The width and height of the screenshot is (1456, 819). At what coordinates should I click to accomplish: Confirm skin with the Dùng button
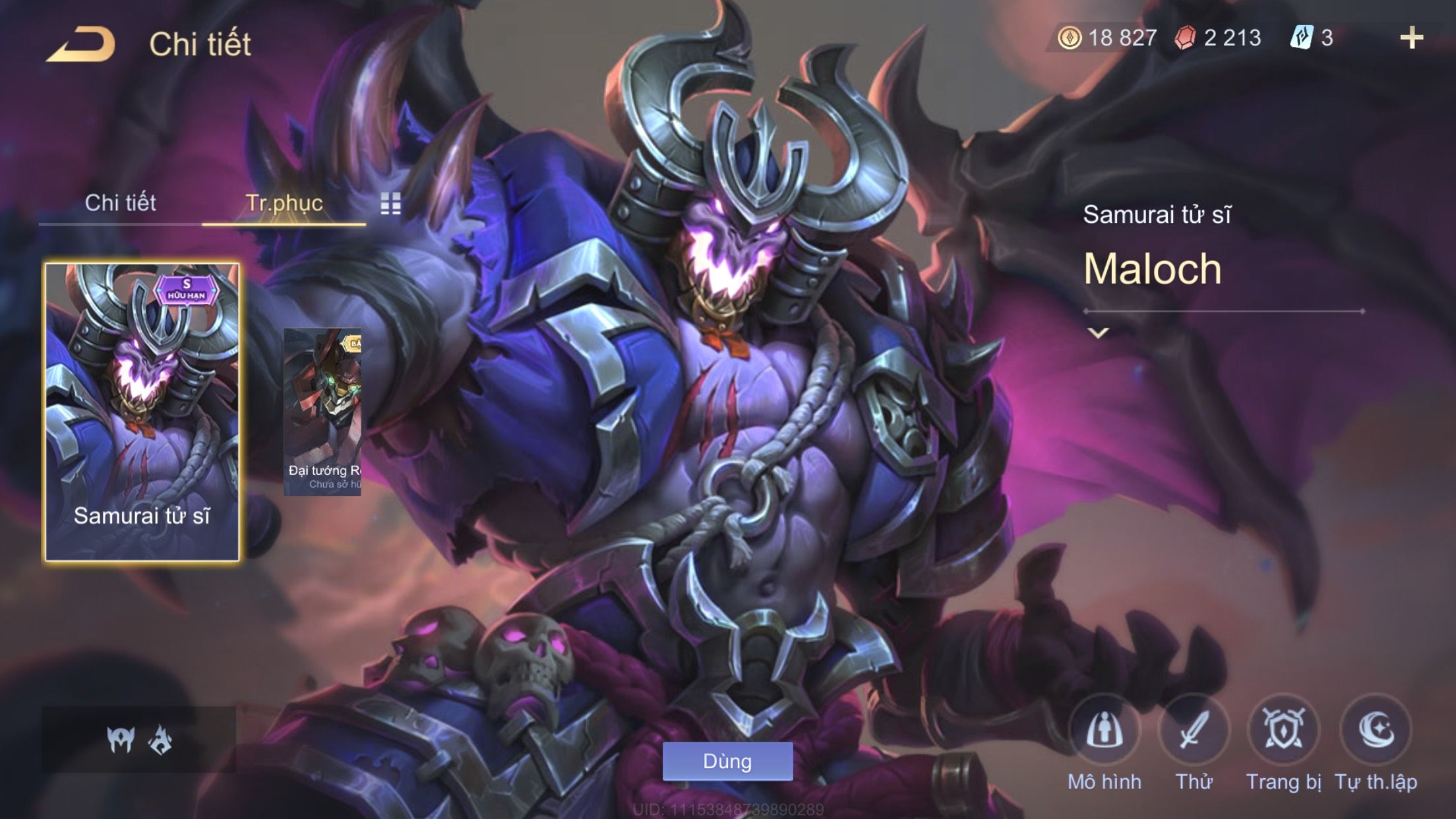[727, 762]
